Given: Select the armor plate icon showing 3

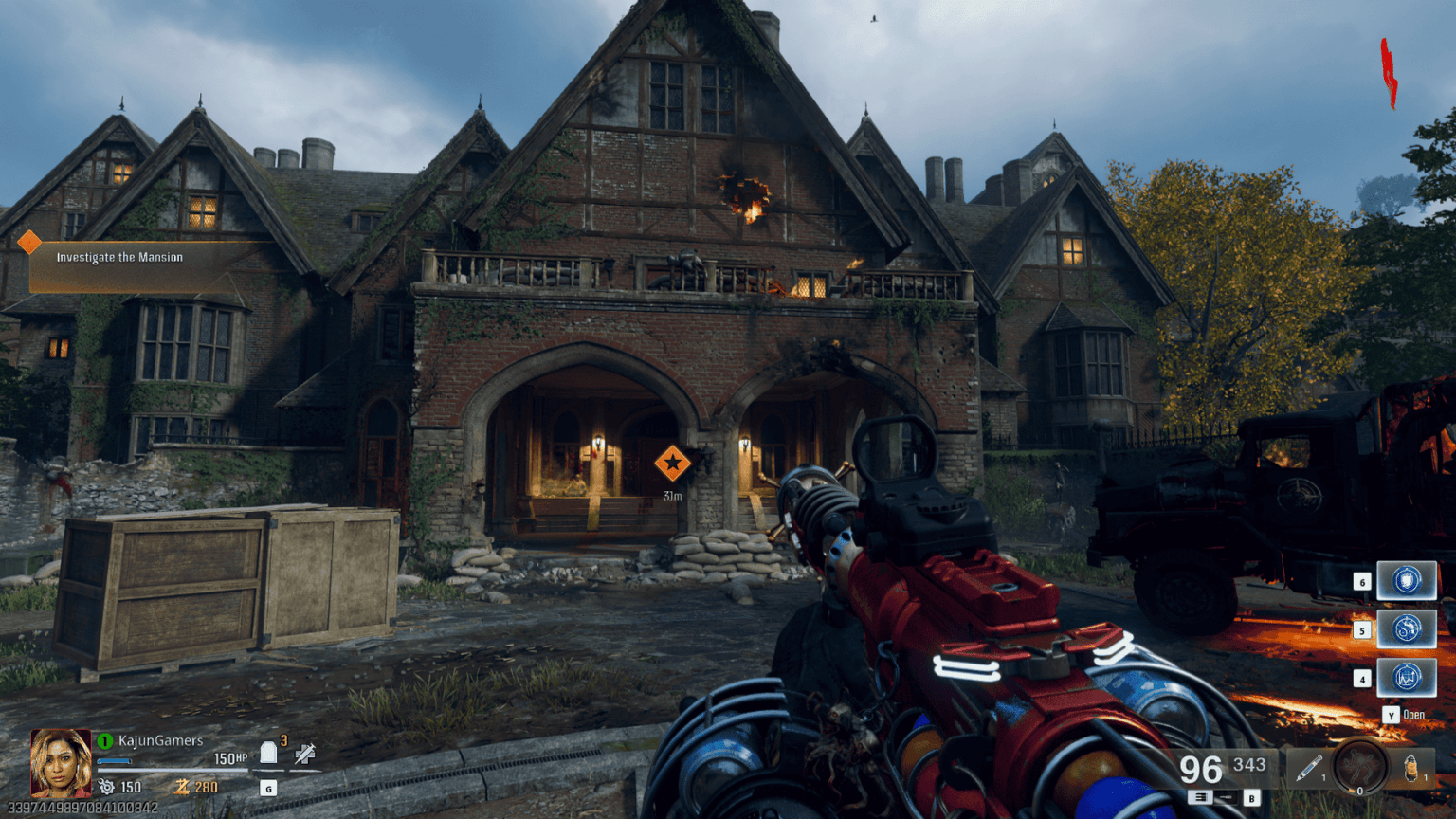Looking at the screenshot, I should tap(268, 754).
